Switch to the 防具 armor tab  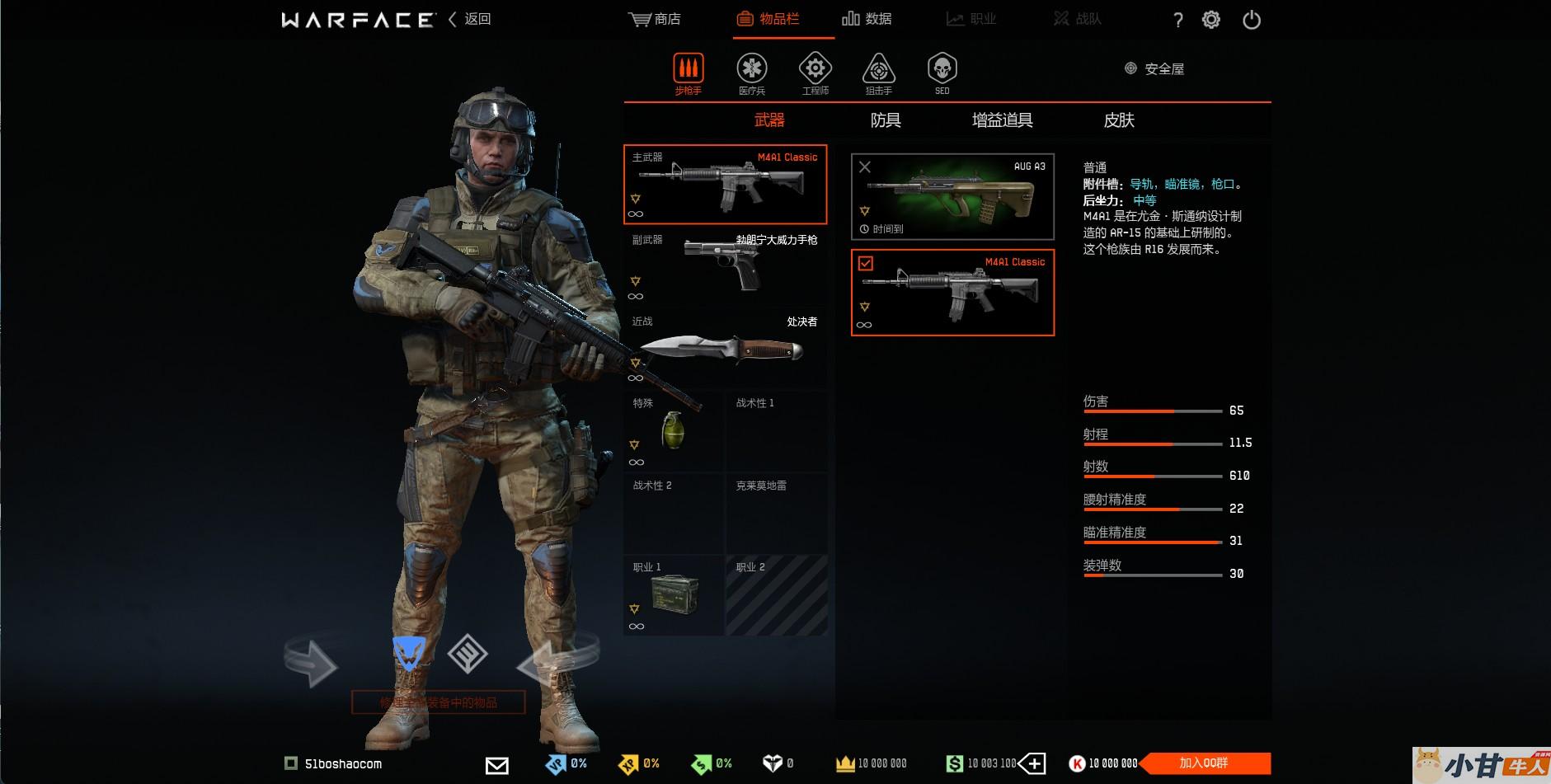(886, 120)
